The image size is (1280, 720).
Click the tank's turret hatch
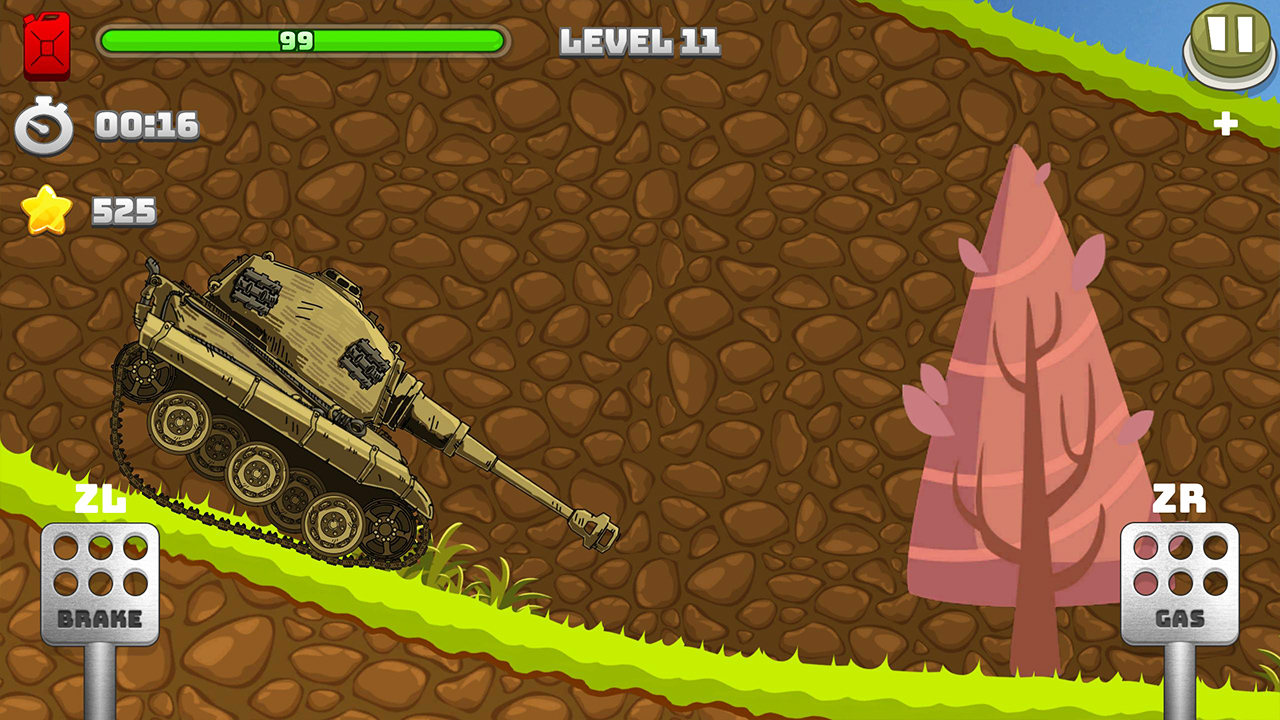click(x=340, y=285)
